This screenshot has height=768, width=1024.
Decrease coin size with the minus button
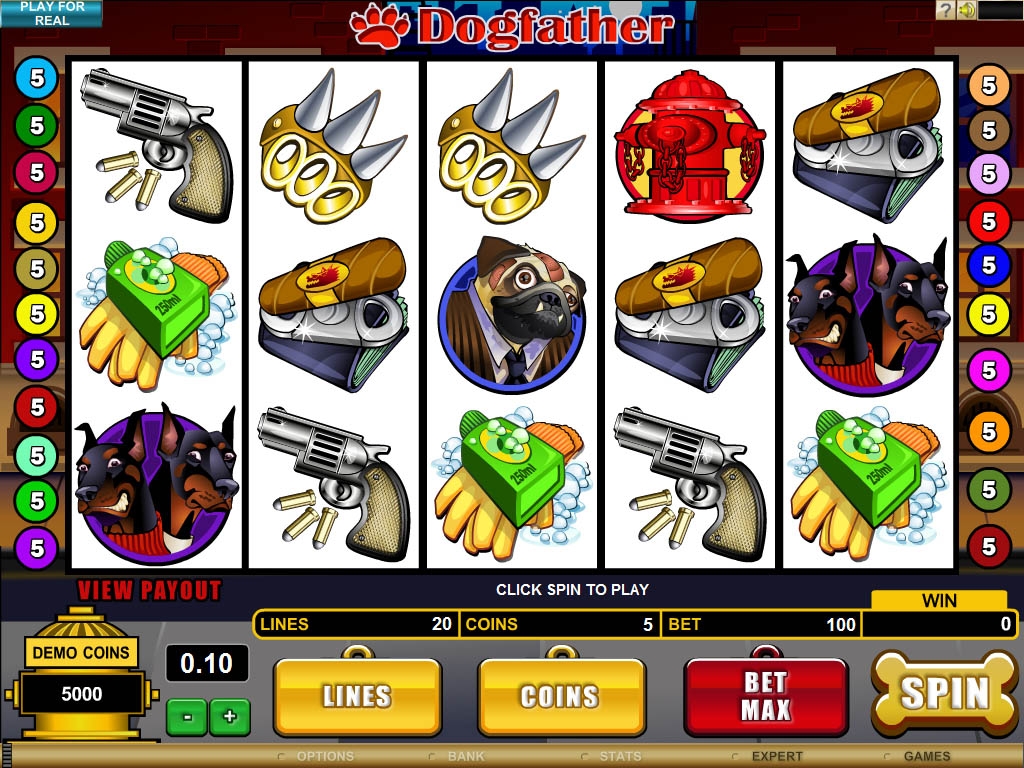(x=187, y=716)
